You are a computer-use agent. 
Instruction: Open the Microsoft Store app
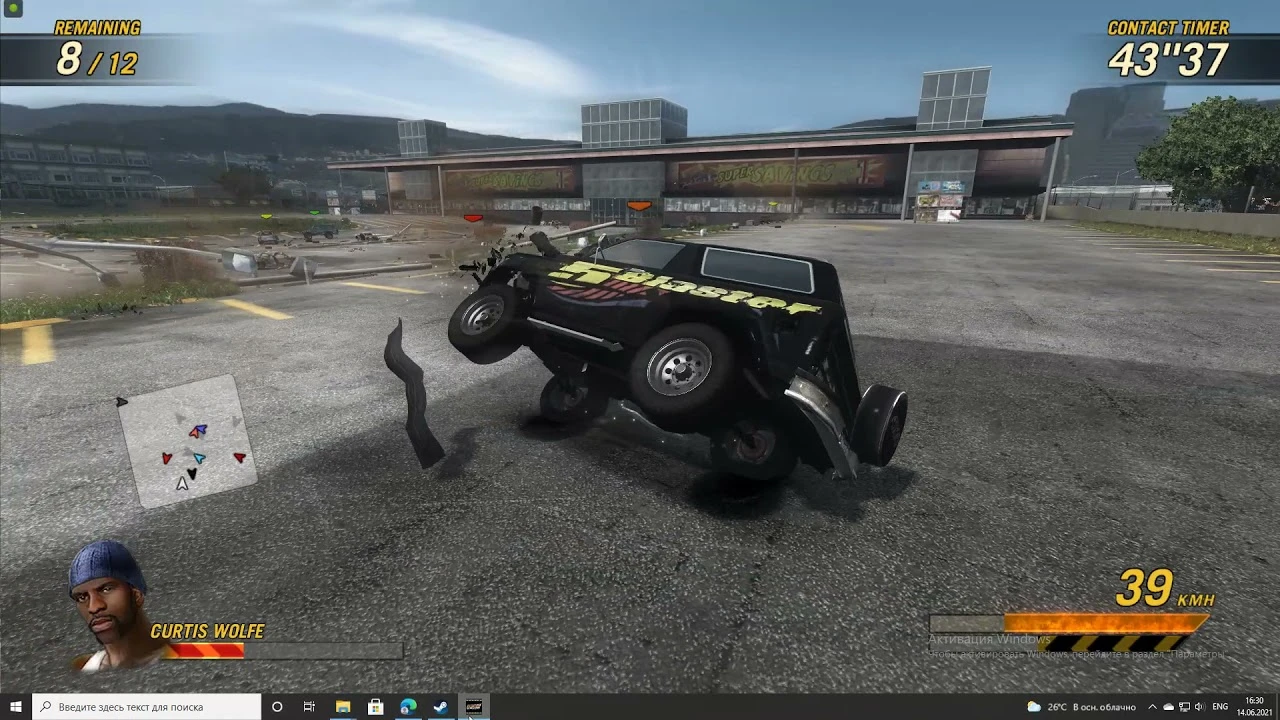point(375,707)
